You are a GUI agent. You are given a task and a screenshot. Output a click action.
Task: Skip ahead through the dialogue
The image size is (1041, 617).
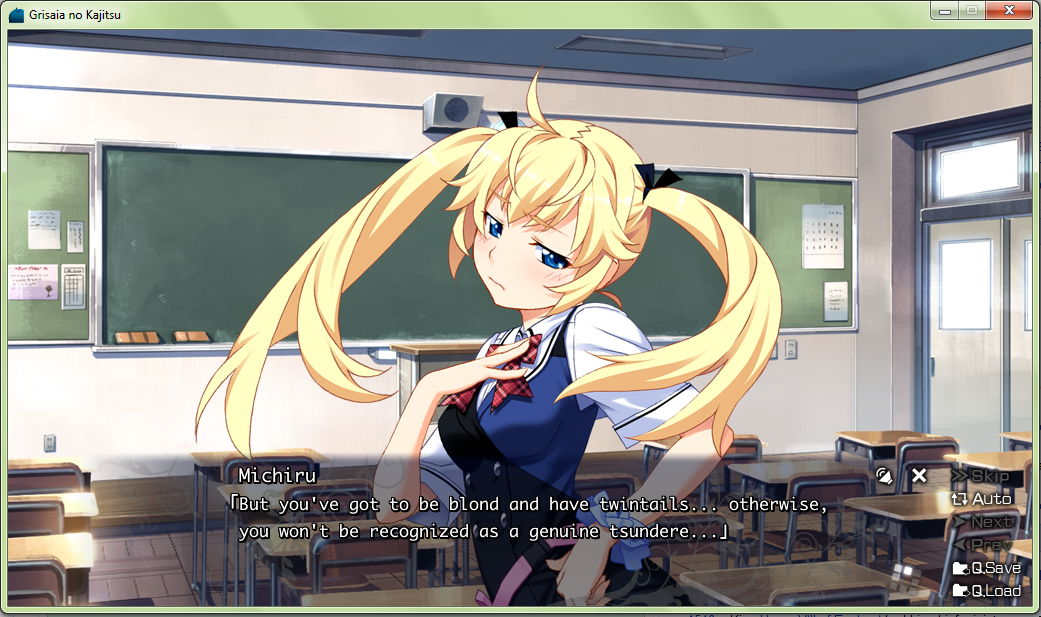(981, 476)
